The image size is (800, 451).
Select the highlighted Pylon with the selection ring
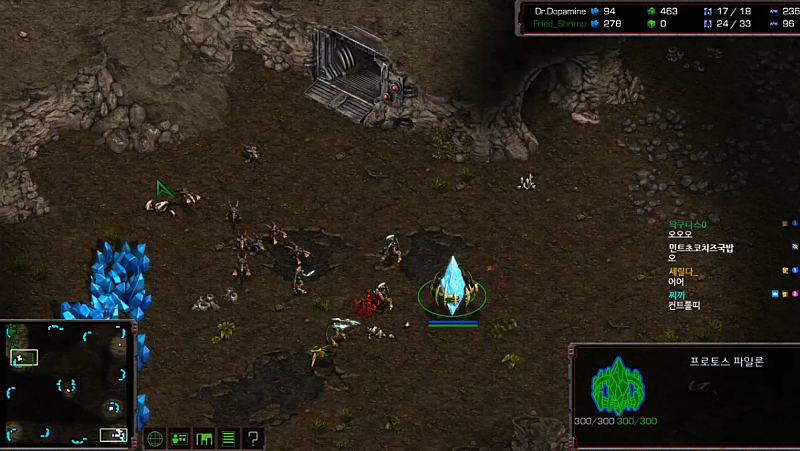453,285
